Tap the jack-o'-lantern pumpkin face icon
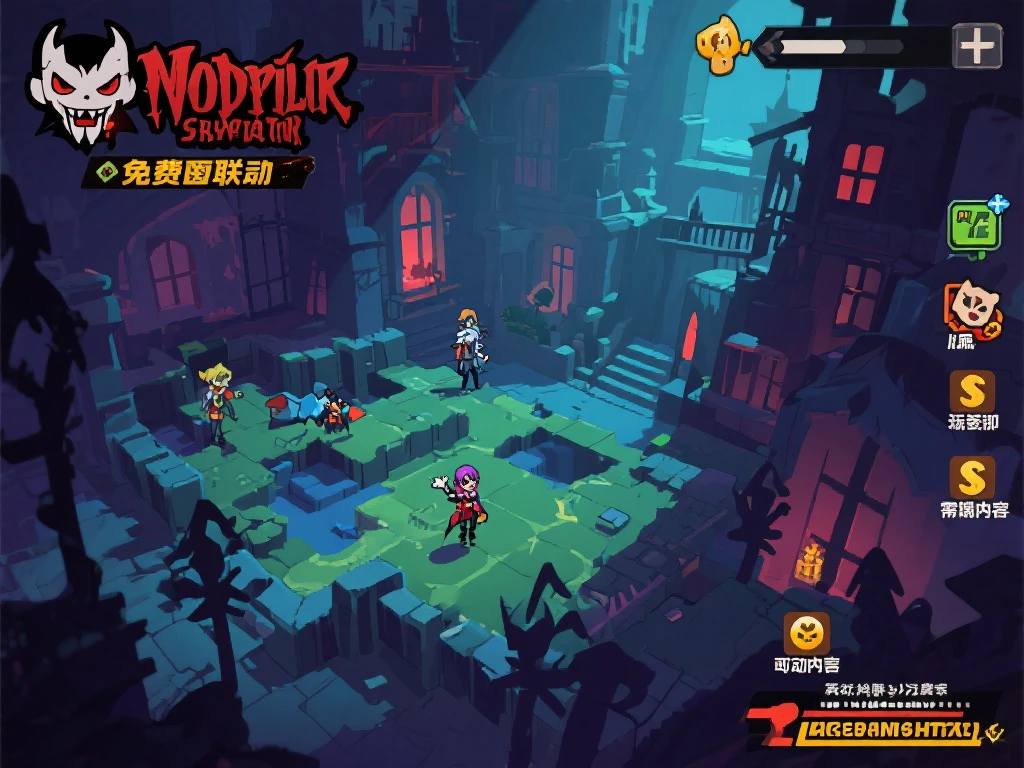This screenshot has width=1024, height=768. point(806,633)
